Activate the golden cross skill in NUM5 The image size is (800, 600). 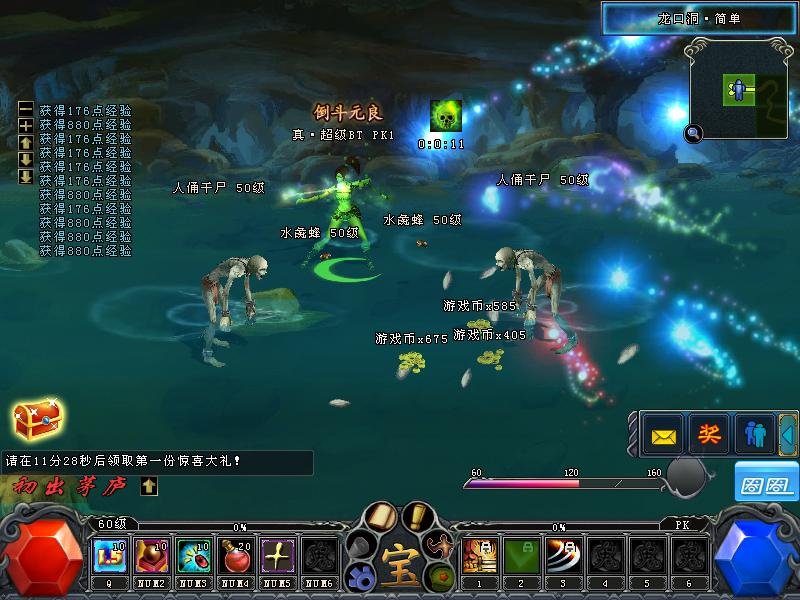(x=276, y=555)
